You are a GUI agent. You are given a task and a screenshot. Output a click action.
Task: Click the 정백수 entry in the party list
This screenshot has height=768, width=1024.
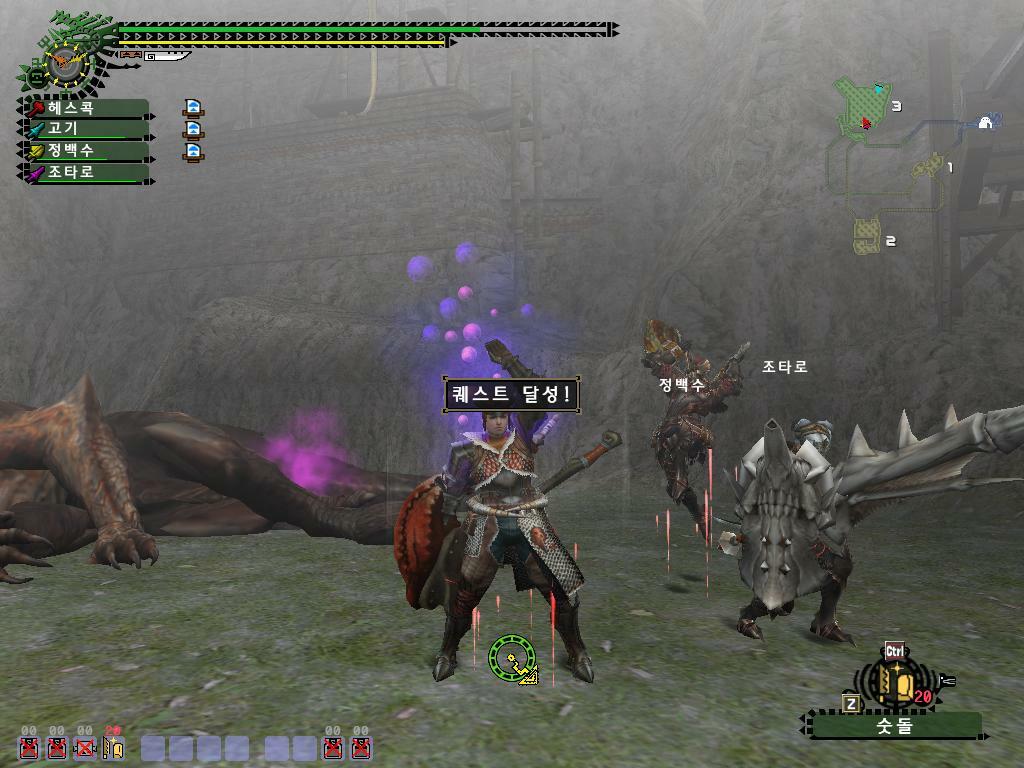(85, 151)
